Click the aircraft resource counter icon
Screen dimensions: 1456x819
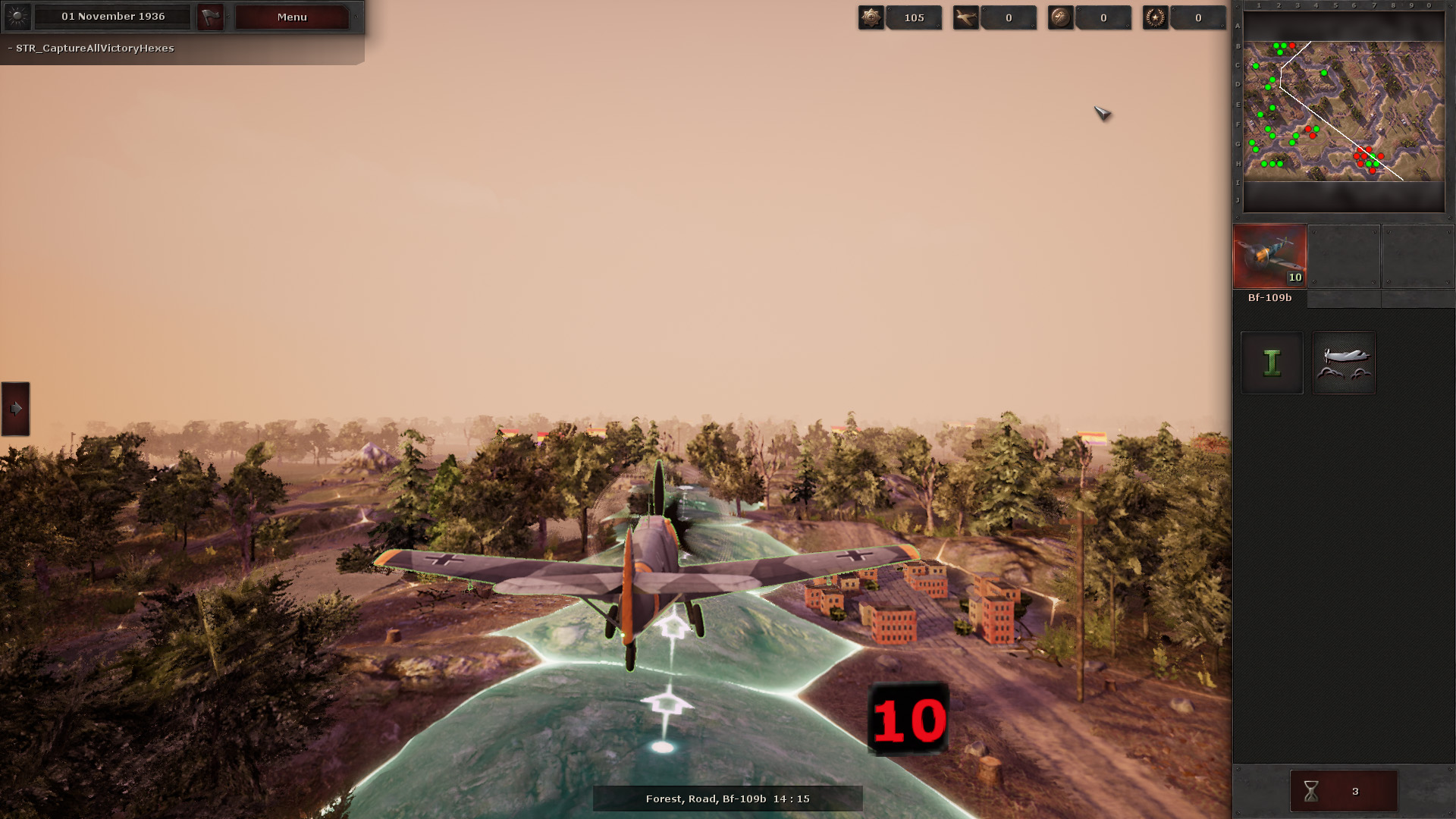pos(966,17)
